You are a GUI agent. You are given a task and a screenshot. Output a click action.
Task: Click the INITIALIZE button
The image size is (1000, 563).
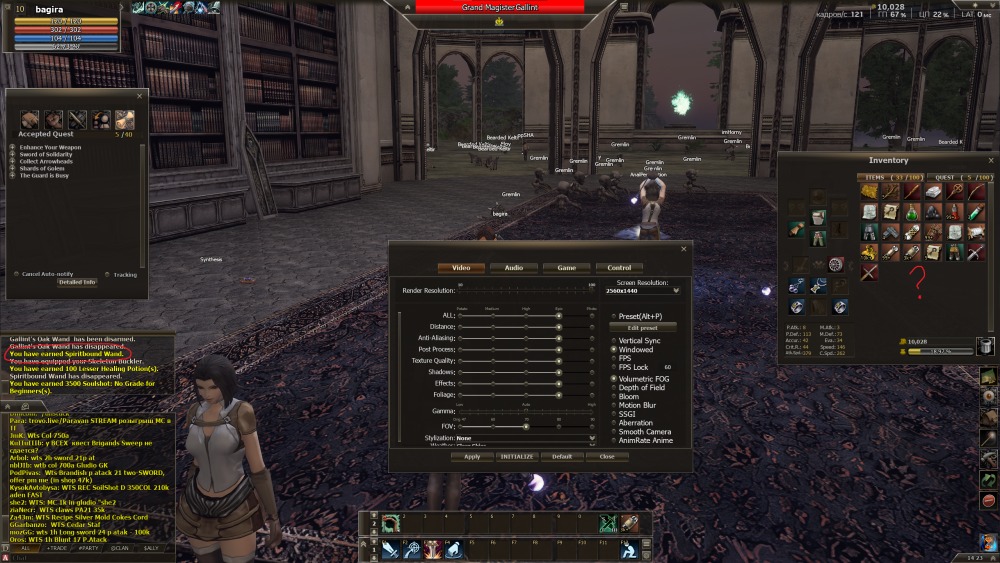point(517,456)
